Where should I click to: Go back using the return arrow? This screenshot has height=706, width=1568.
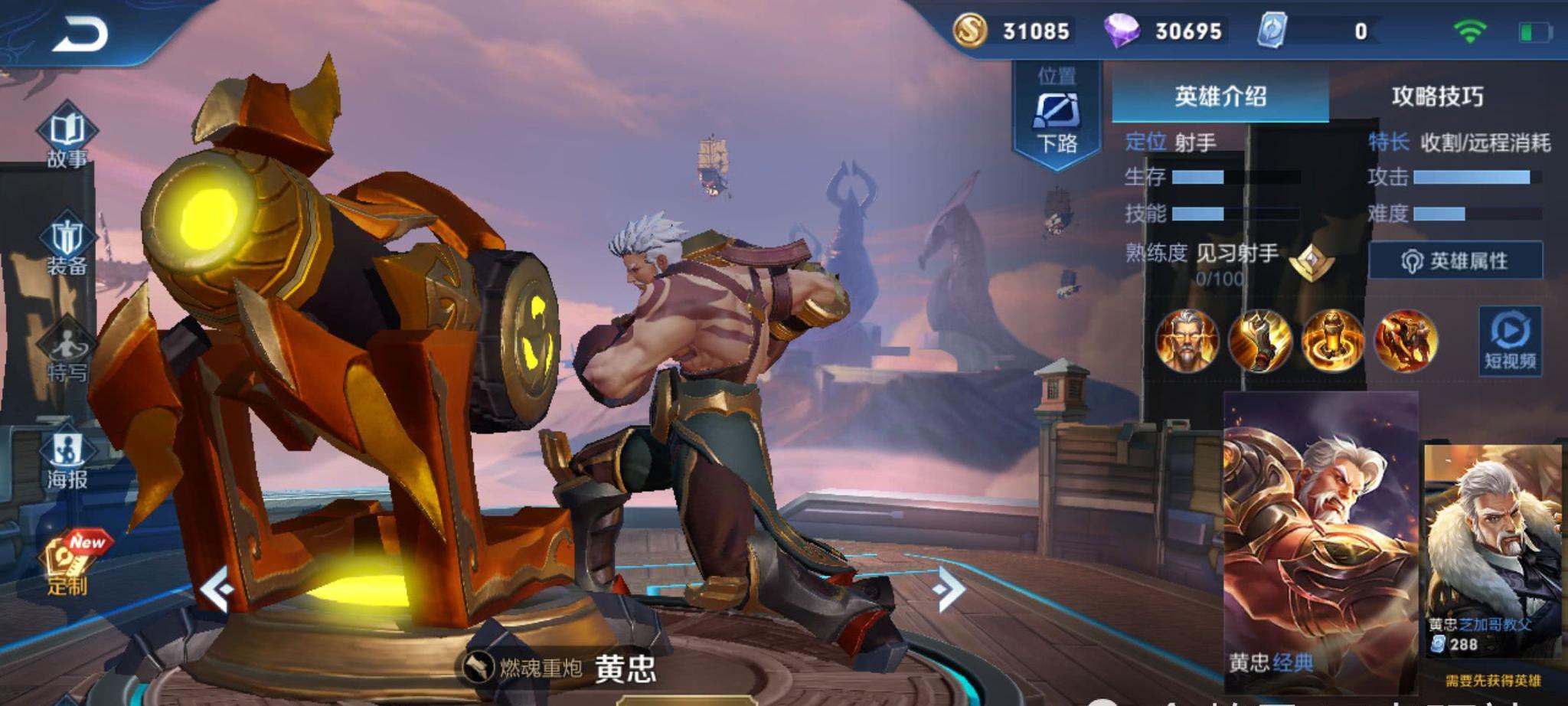pos(80,34)
